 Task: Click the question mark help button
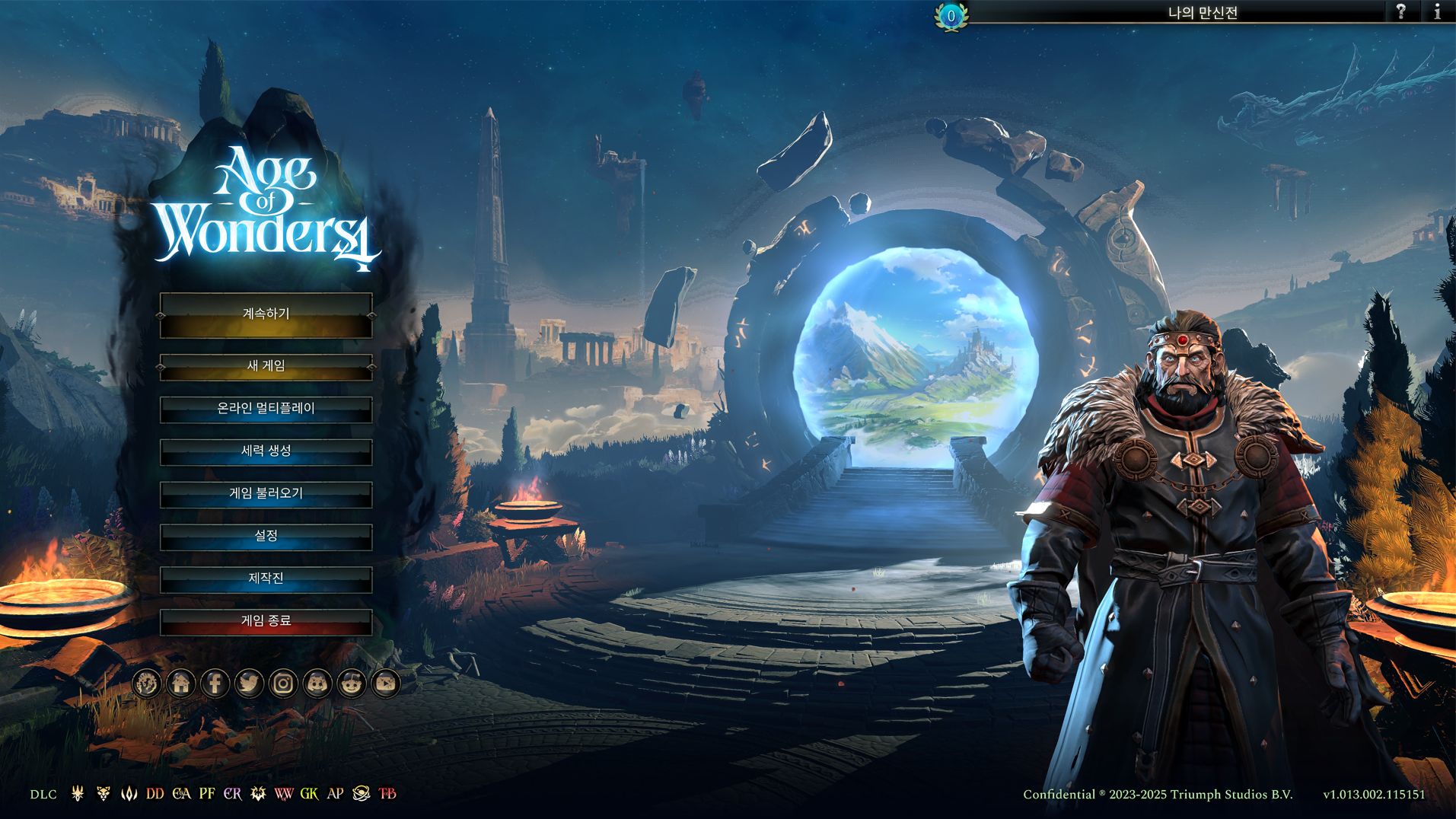point(1400,12)
